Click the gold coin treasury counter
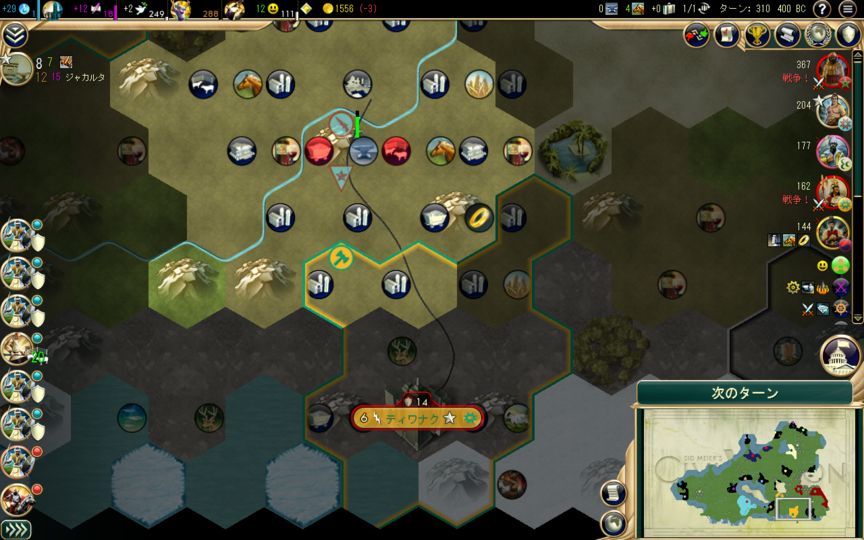Image resolution: width=864 pixels, height=540 pixels. (329, 9)
